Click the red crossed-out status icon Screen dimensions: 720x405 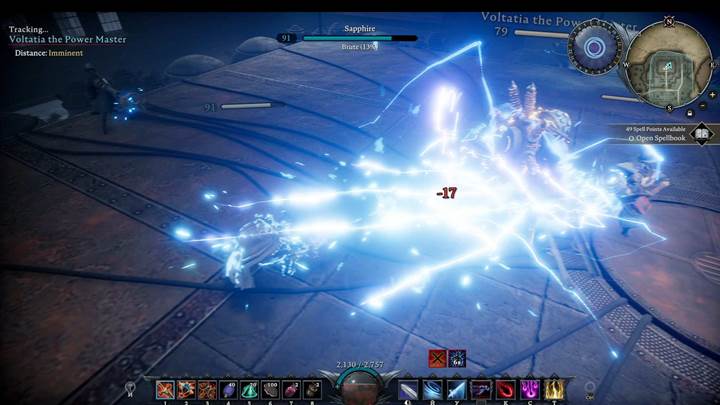(x=437, y=358)
